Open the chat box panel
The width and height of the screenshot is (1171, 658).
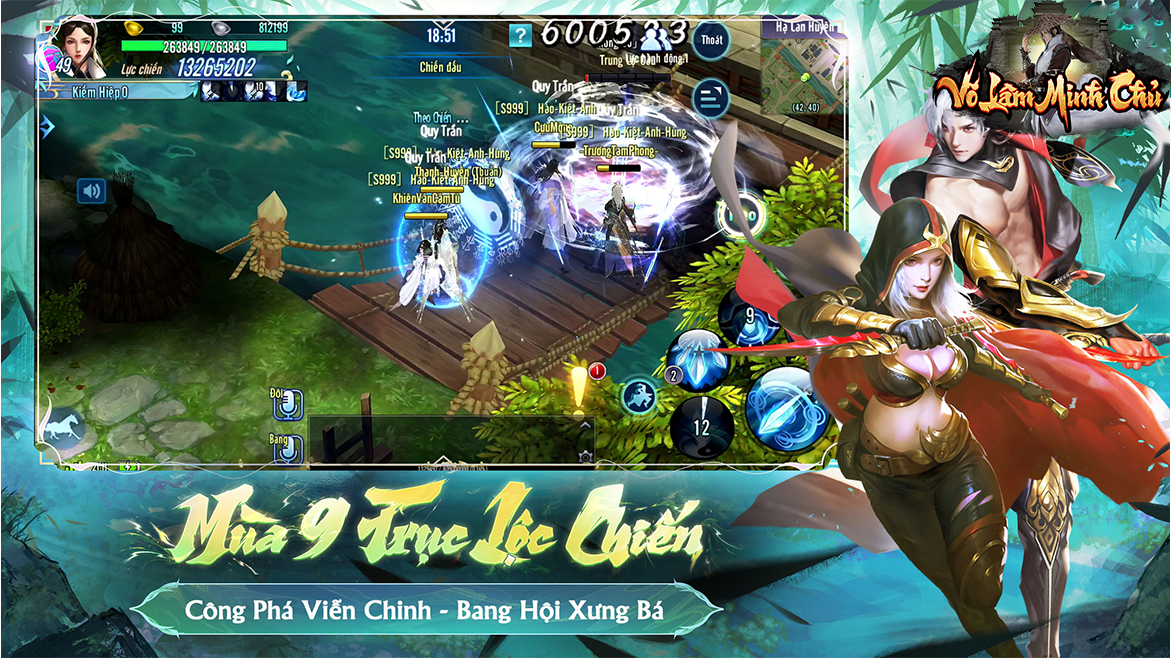pos(450,440)
